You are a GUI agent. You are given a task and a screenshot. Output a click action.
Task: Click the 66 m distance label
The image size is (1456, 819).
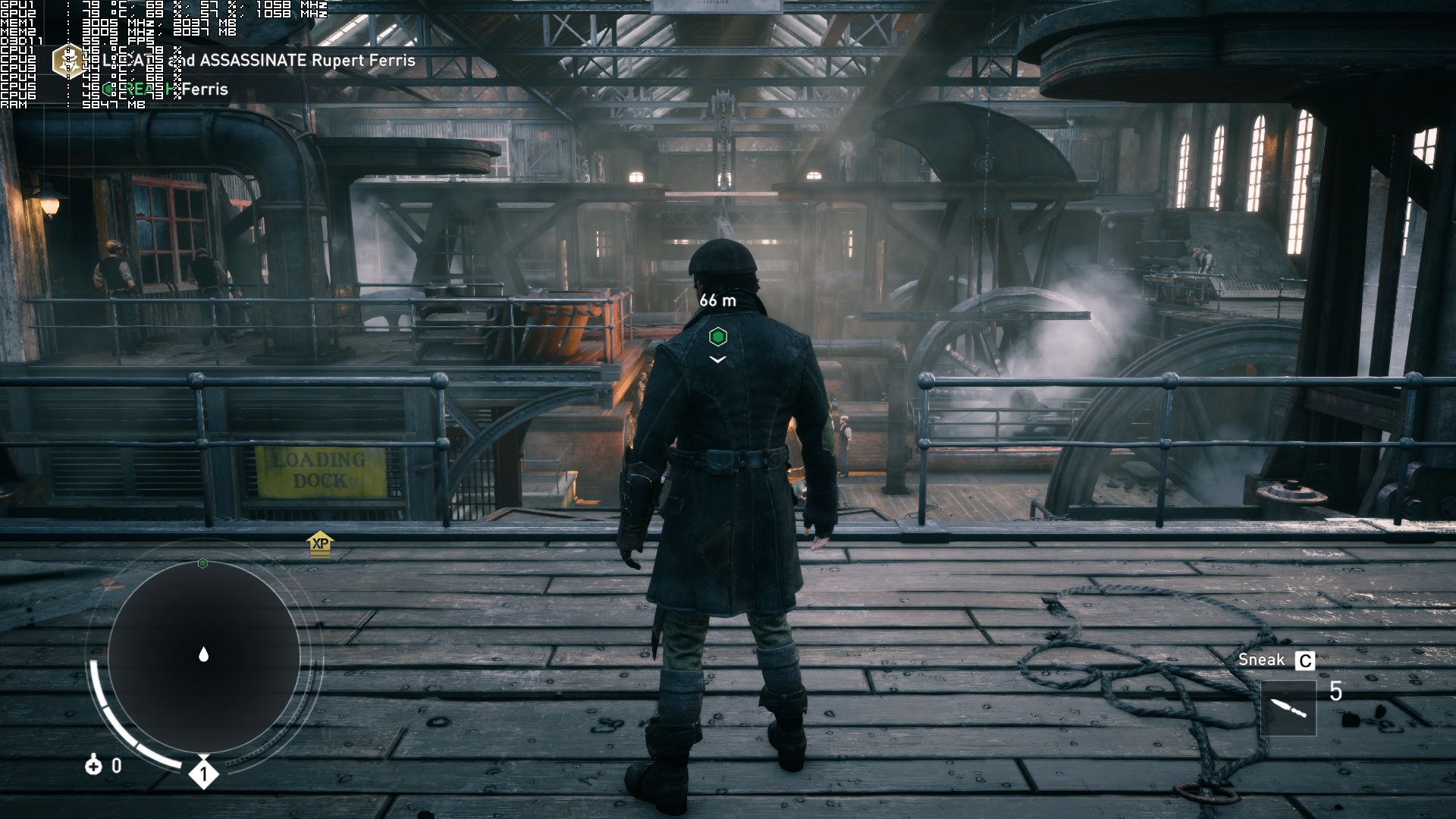(717, 299)
